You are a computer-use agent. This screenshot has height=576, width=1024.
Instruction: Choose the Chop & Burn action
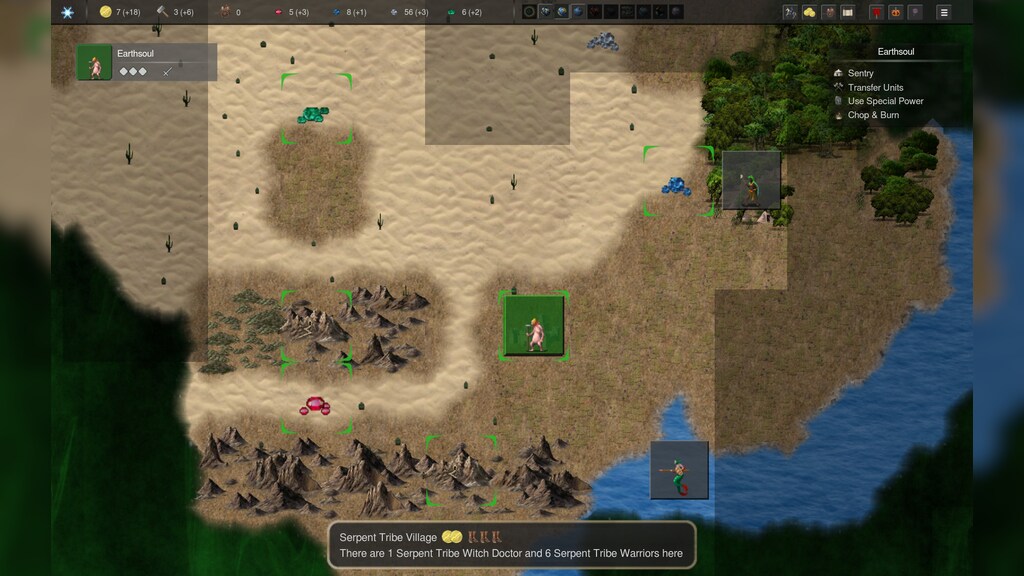872,115
